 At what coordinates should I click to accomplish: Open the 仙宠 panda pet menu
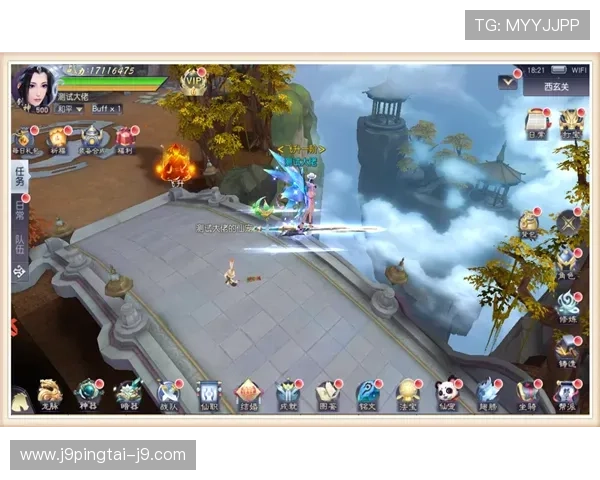450,393
